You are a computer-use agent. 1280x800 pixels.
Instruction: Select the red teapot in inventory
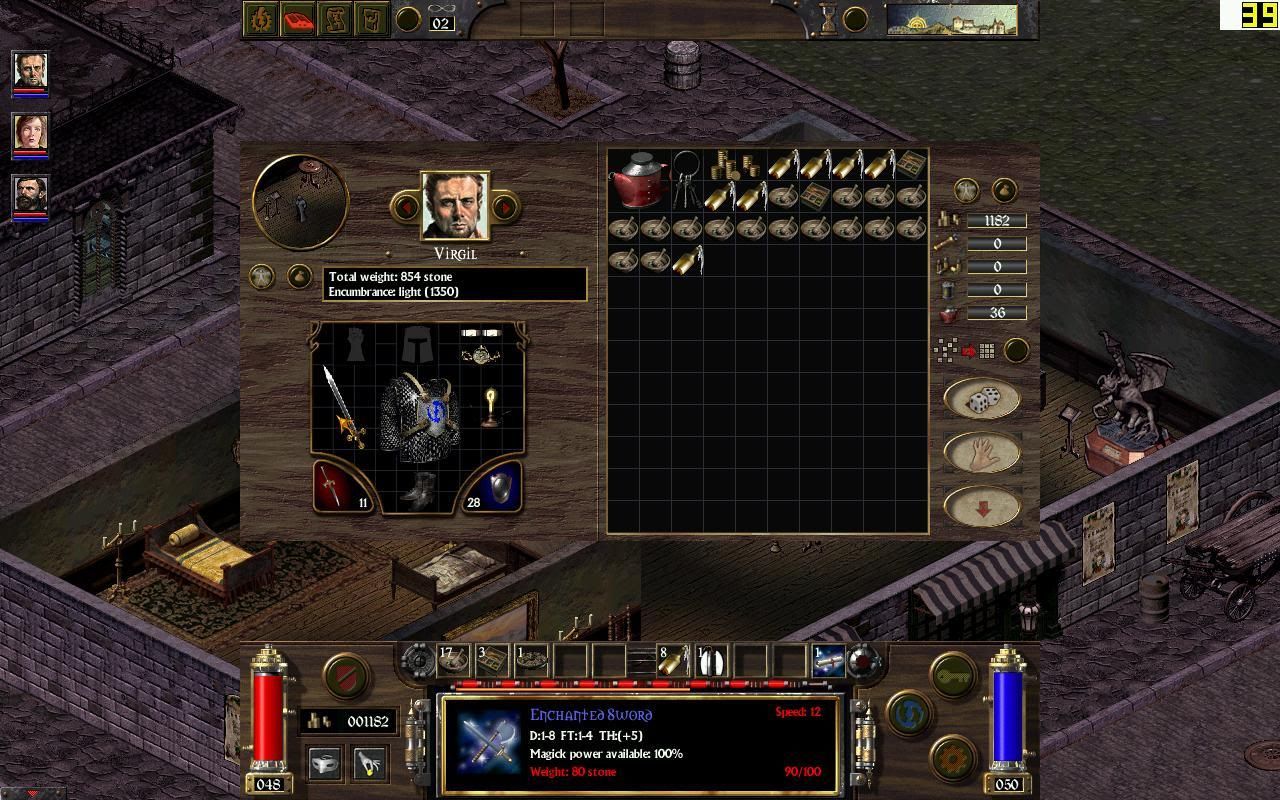pos(639,179)
